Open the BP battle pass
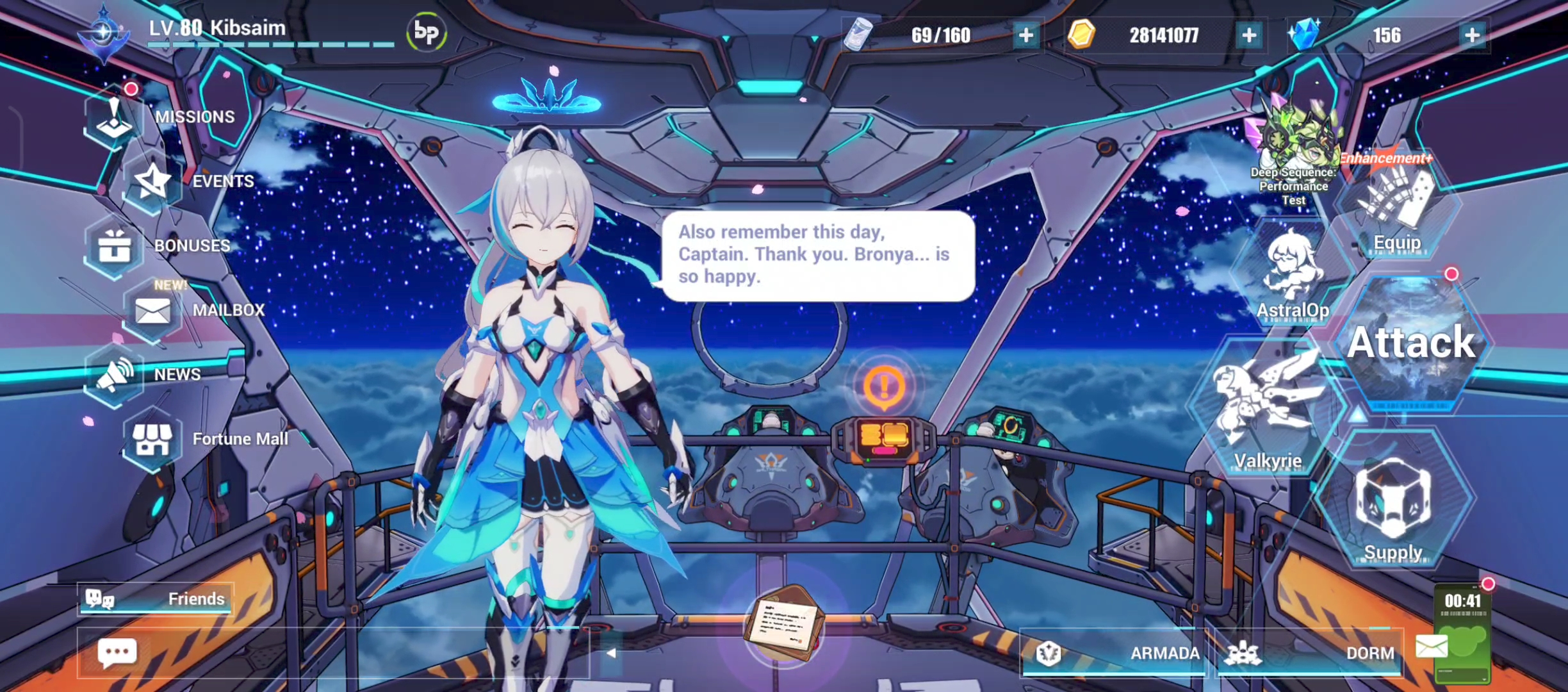 pos(428,31)
